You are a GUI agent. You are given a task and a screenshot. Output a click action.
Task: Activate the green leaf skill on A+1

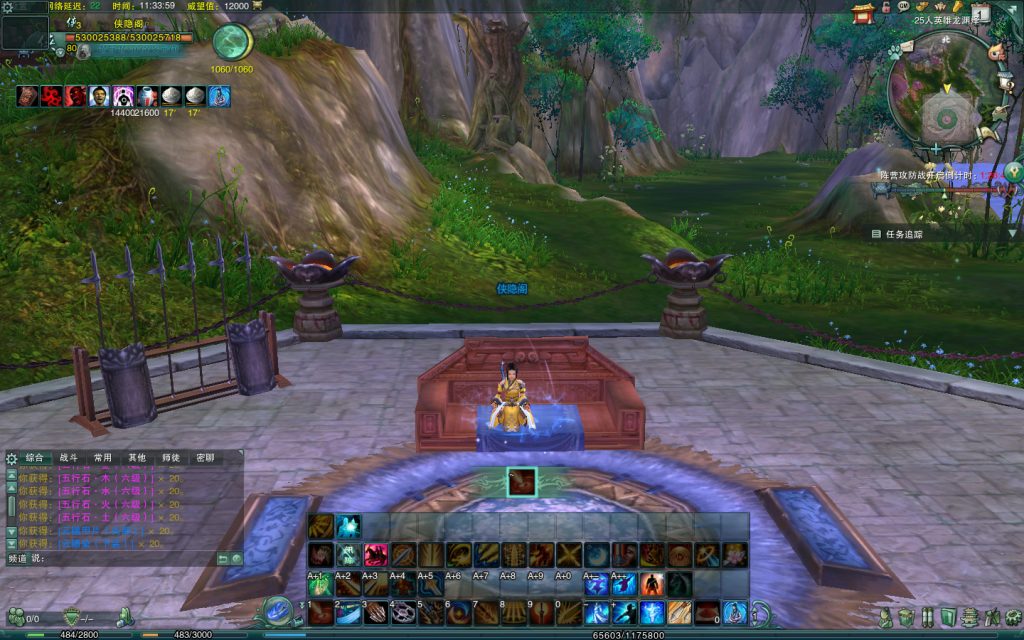click(319, 584)
